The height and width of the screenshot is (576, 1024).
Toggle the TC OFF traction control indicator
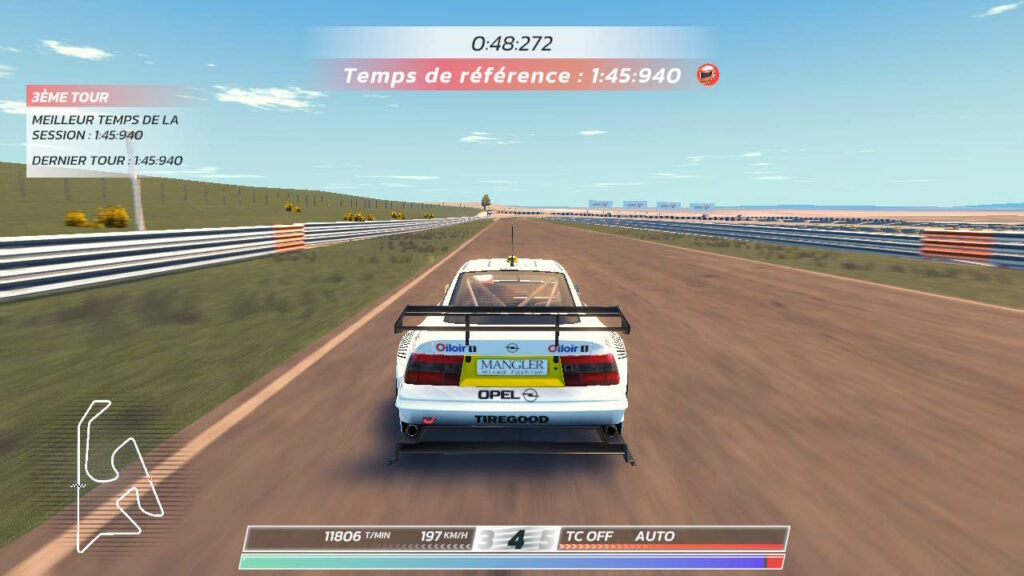click(x=590, y=536)
